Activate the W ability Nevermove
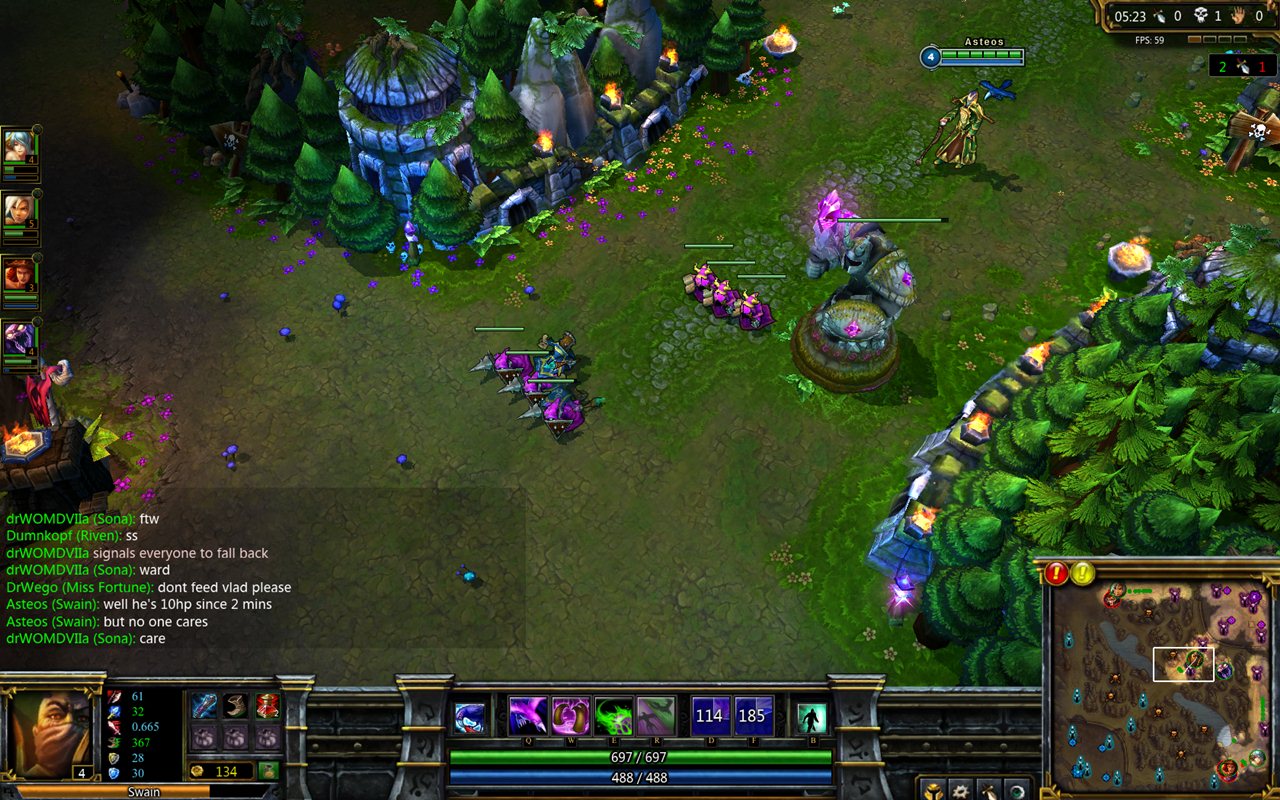This screenshot has height=800, width=1280. (571, 715)
